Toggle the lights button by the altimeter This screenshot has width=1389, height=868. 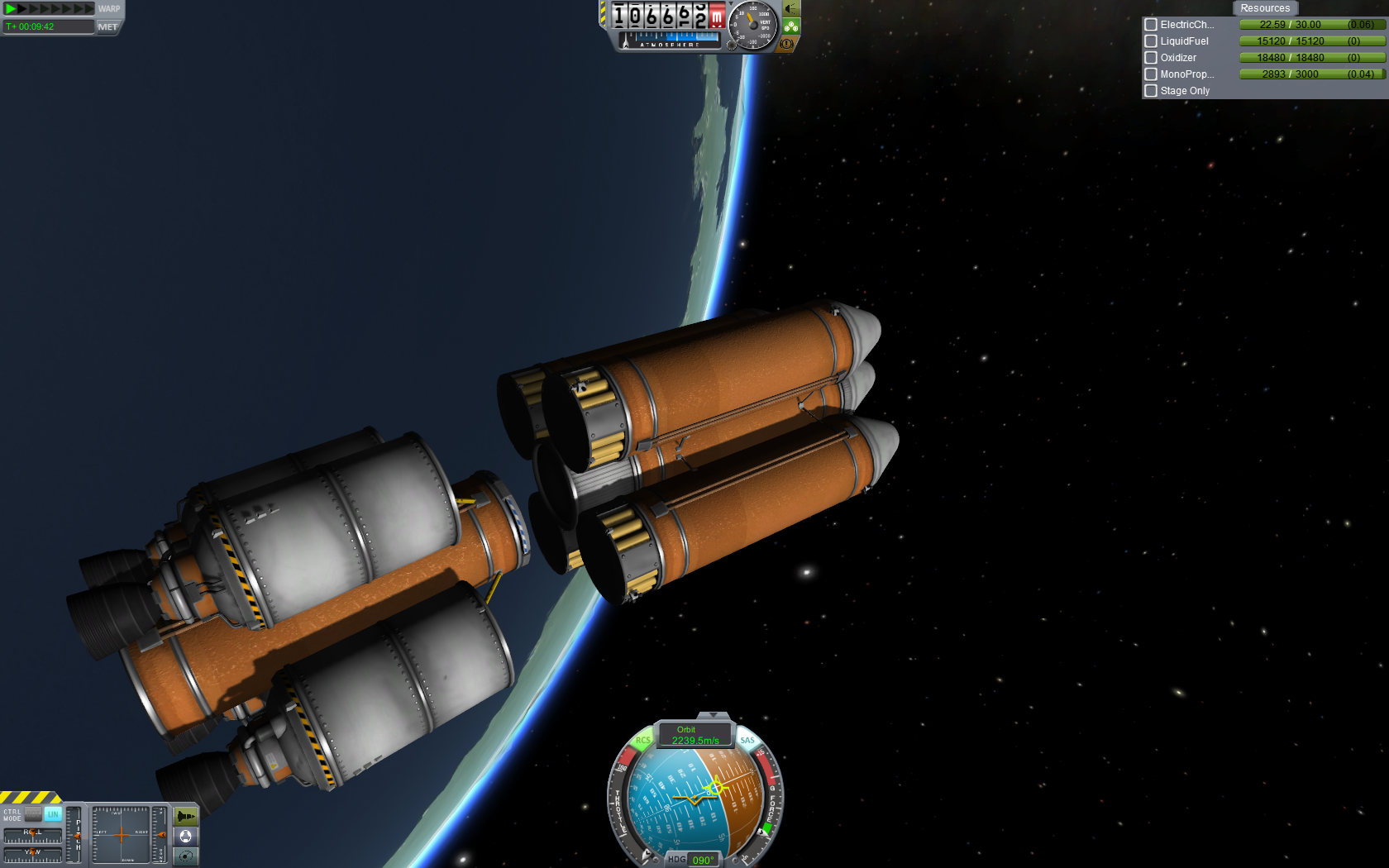791,9
